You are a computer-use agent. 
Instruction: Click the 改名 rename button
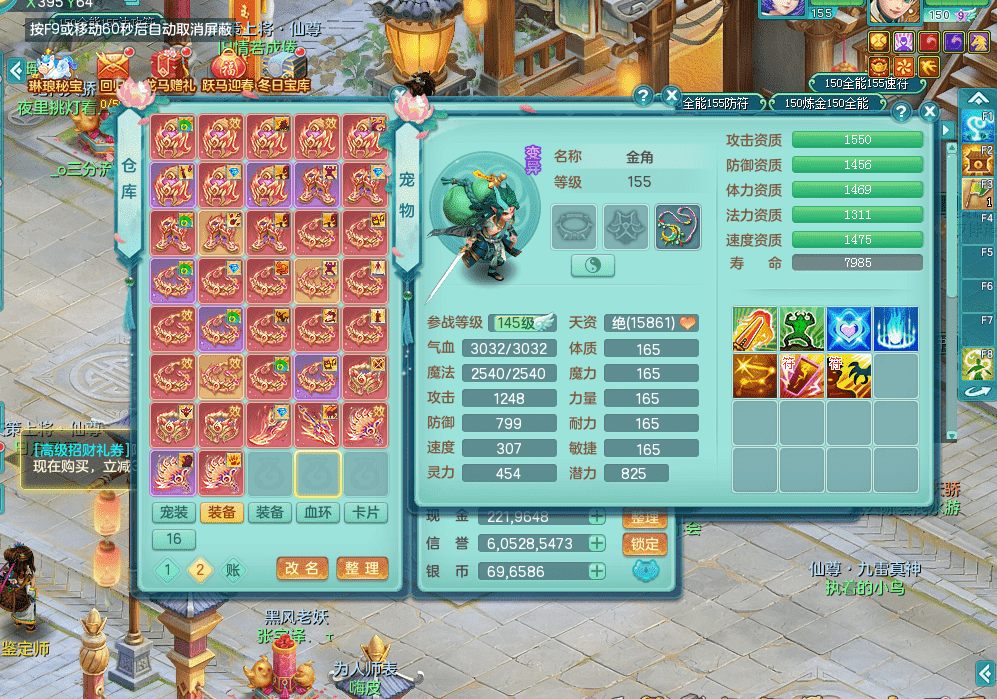click(x=302, y=568)
